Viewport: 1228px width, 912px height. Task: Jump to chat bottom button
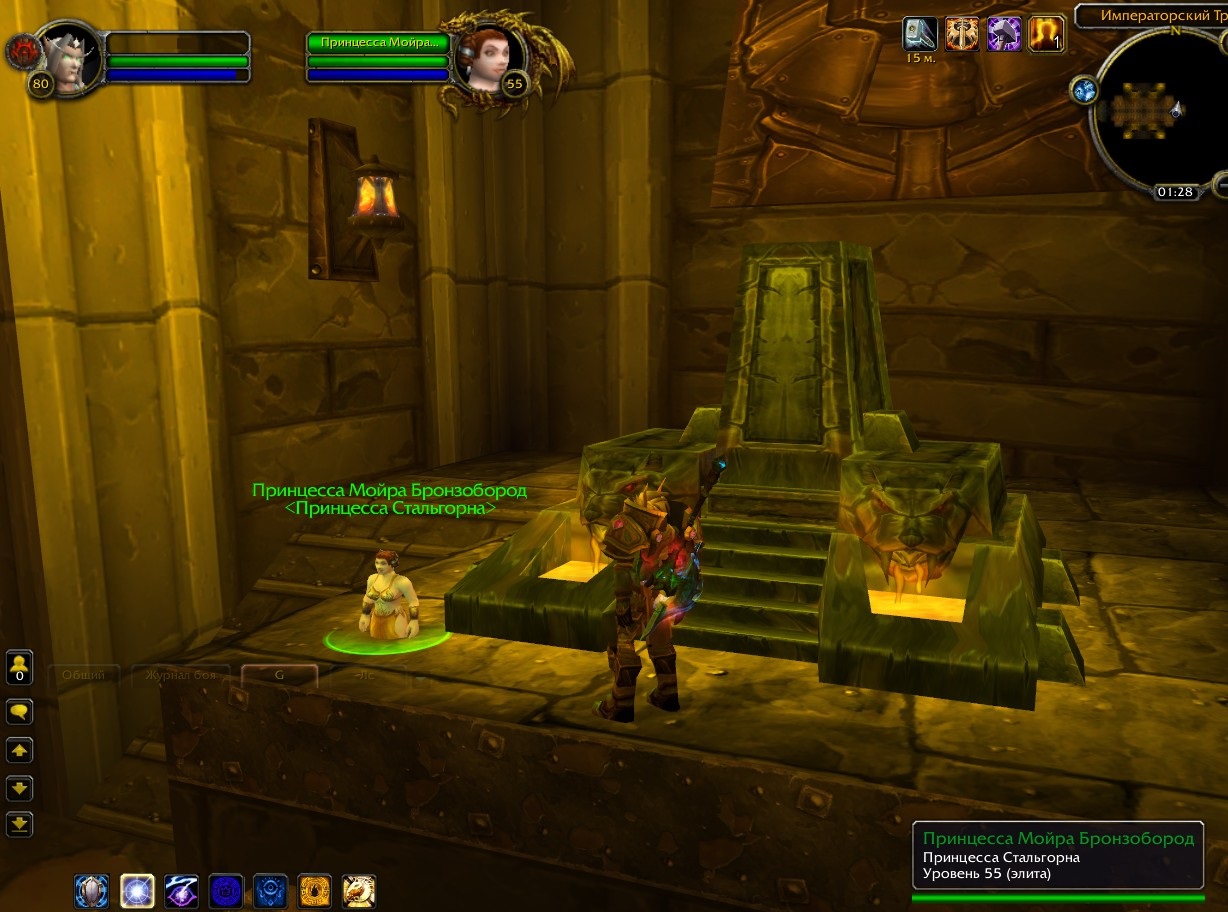[20, 825]
